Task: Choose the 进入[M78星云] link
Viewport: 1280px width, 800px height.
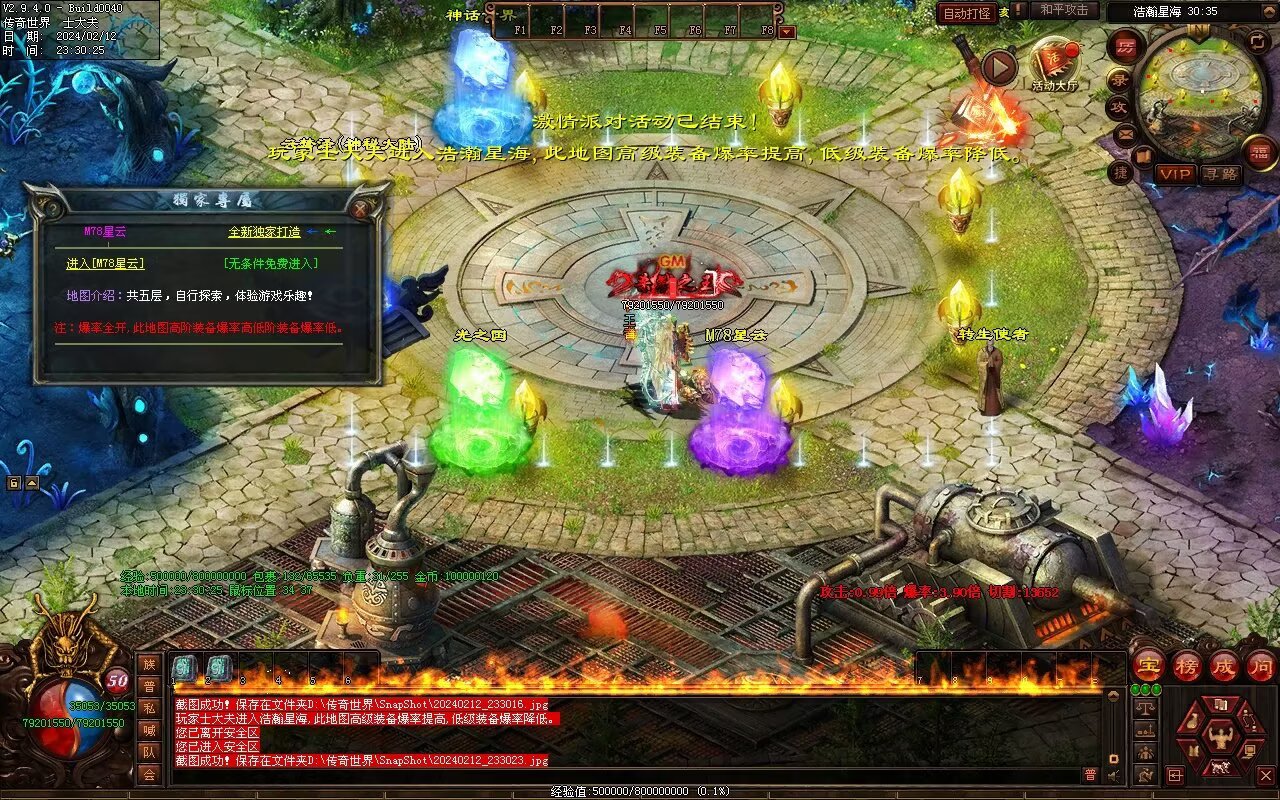Action: click(x=105, y=264)
